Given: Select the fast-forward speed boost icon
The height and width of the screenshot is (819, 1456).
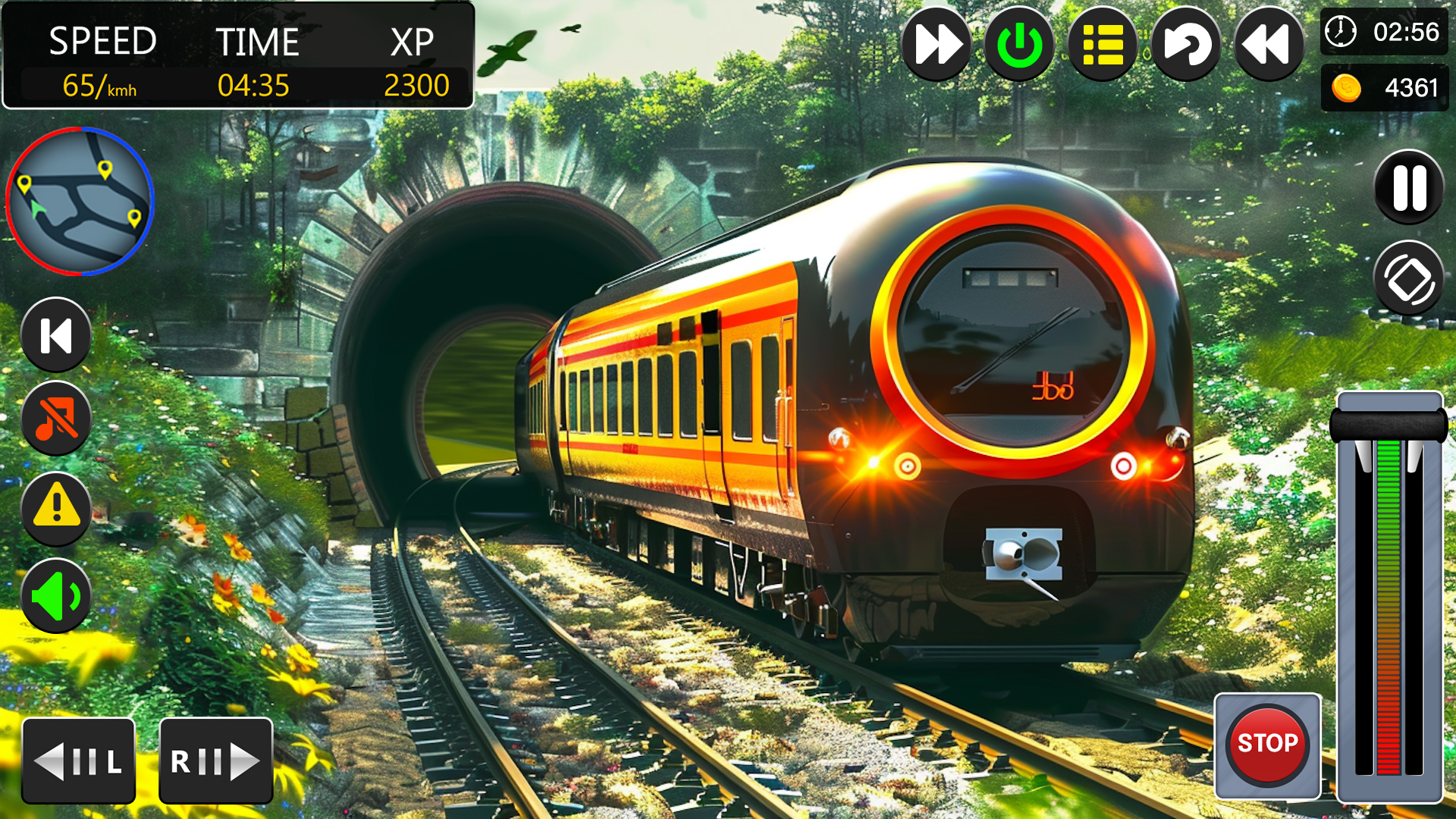Looking at the screenshot, I should point(937,45).
